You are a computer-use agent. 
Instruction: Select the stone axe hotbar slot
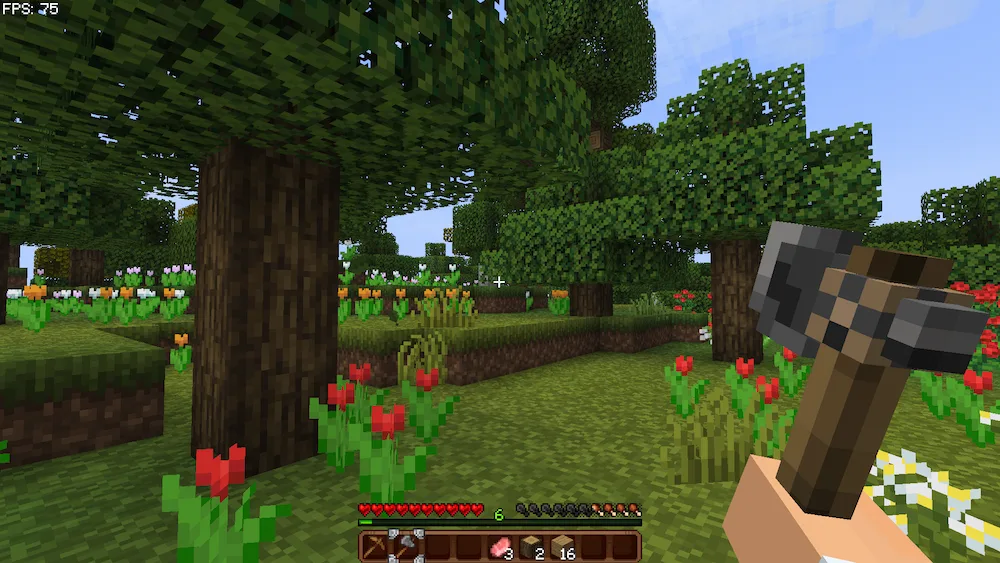click(x=406, y=547)
